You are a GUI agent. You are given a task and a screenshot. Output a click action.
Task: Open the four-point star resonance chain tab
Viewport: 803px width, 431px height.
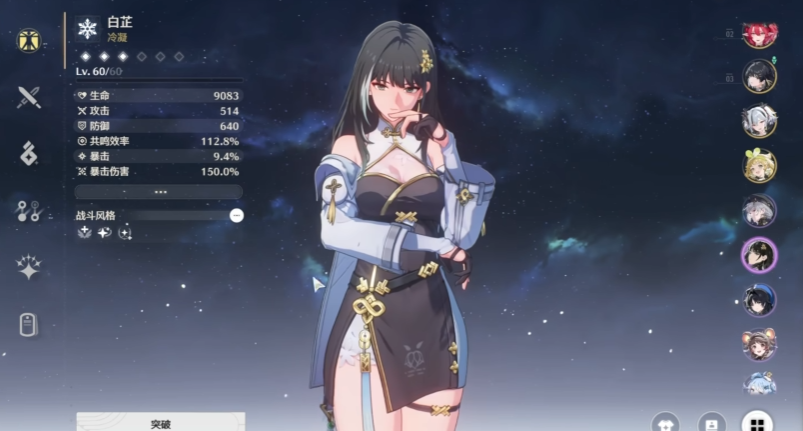click(28, 267)
